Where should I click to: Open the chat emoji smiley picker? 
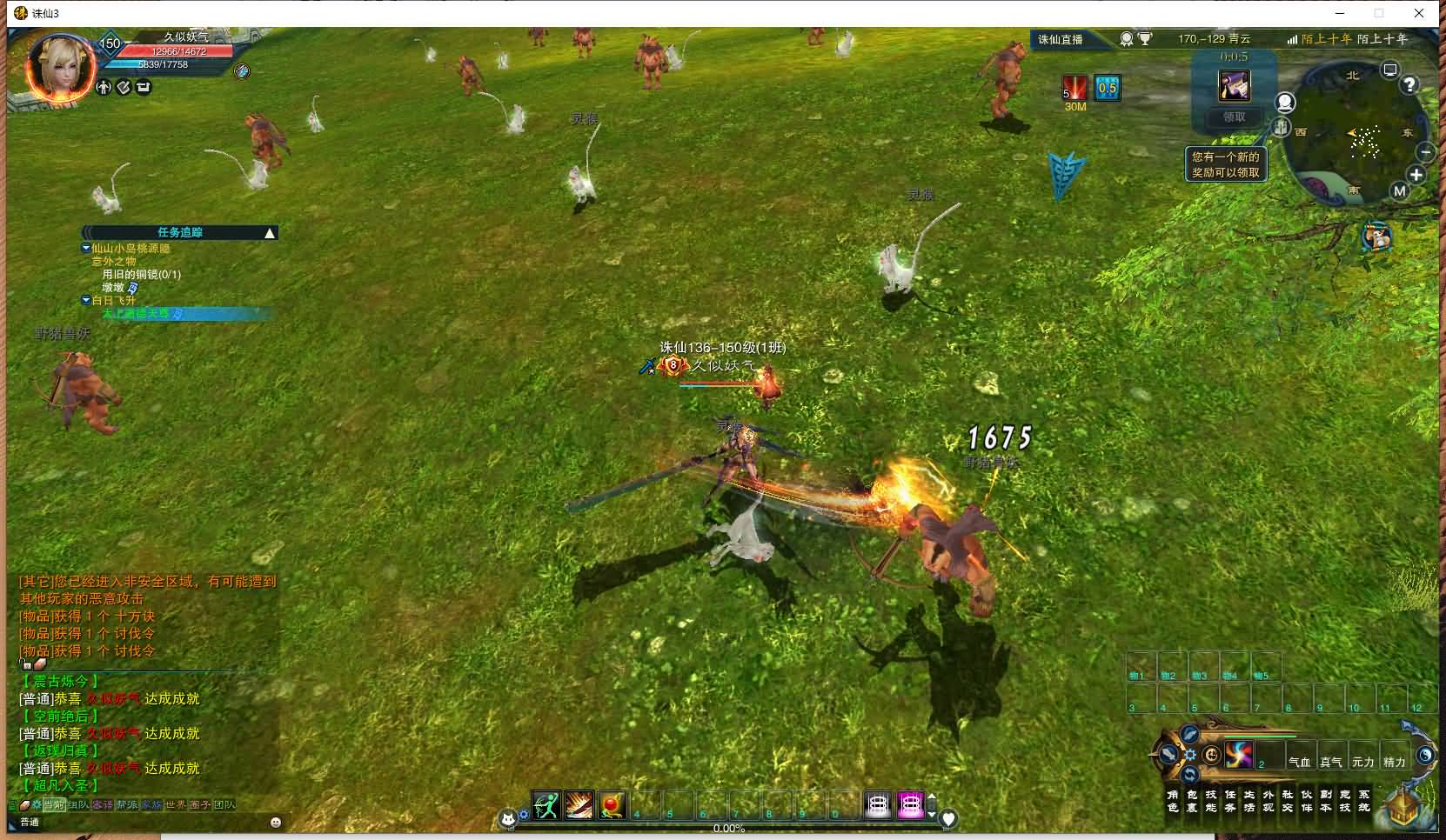point(276,822)
